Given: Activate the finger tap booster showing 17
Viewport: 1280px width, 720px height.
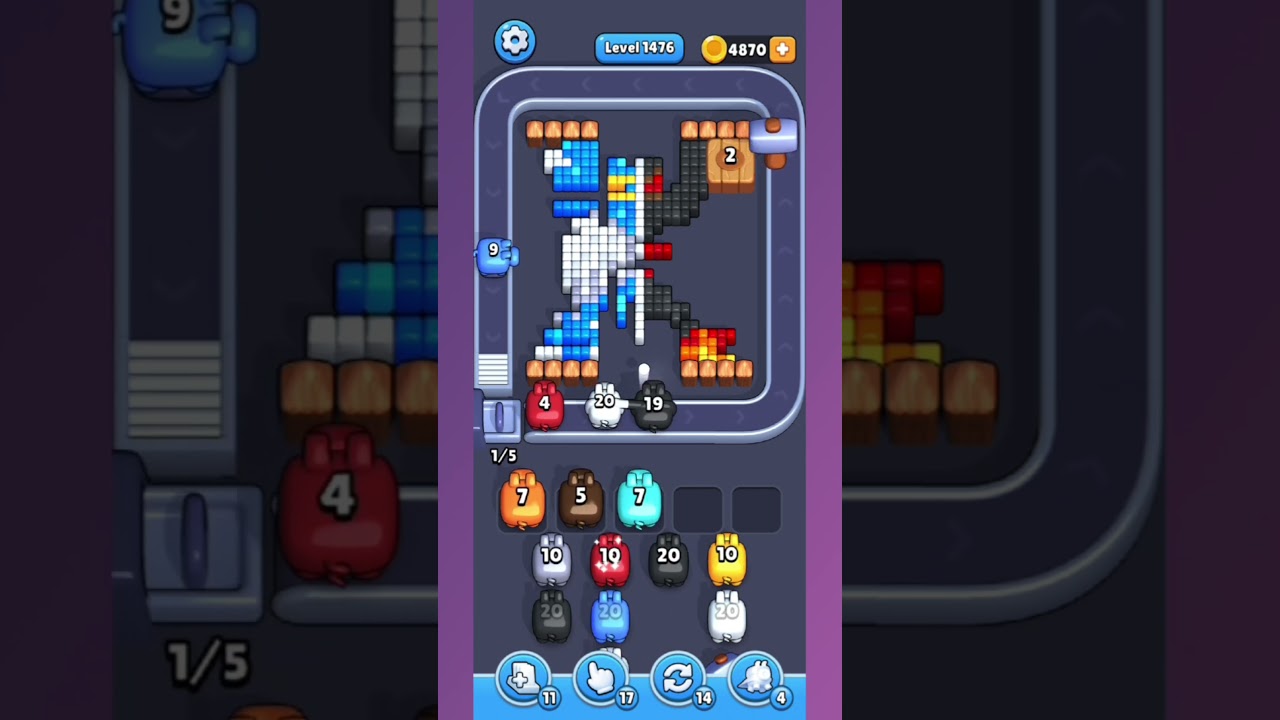Looking at the screenshot, I should (601, 678).
